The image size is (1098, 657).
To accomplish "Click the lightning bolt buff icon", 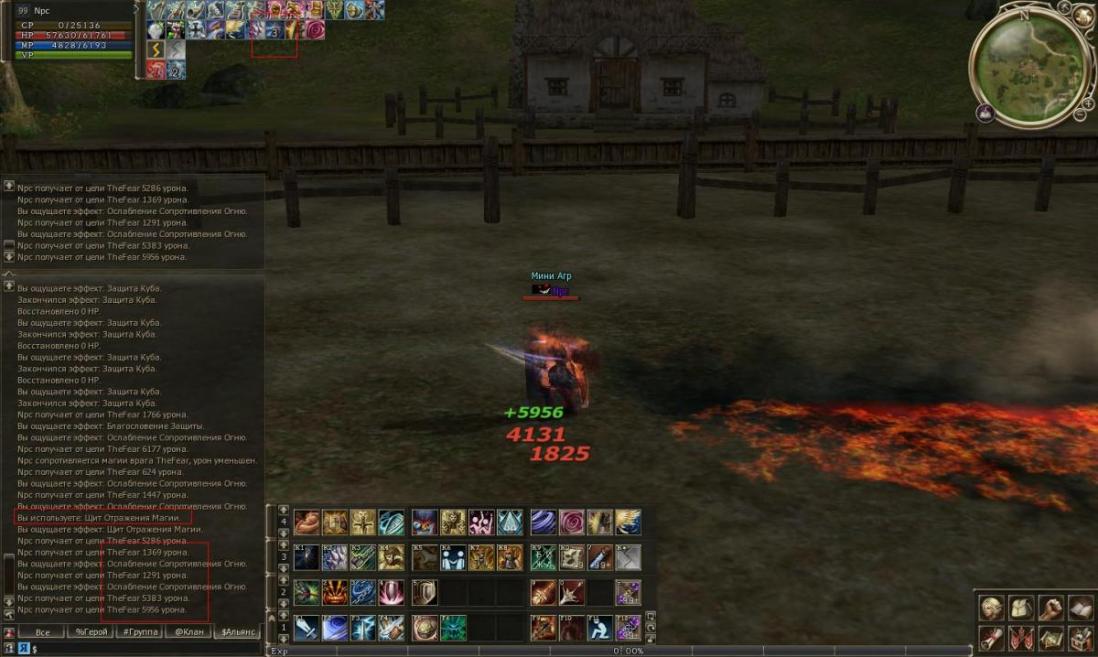I will [x=156, y=49].
